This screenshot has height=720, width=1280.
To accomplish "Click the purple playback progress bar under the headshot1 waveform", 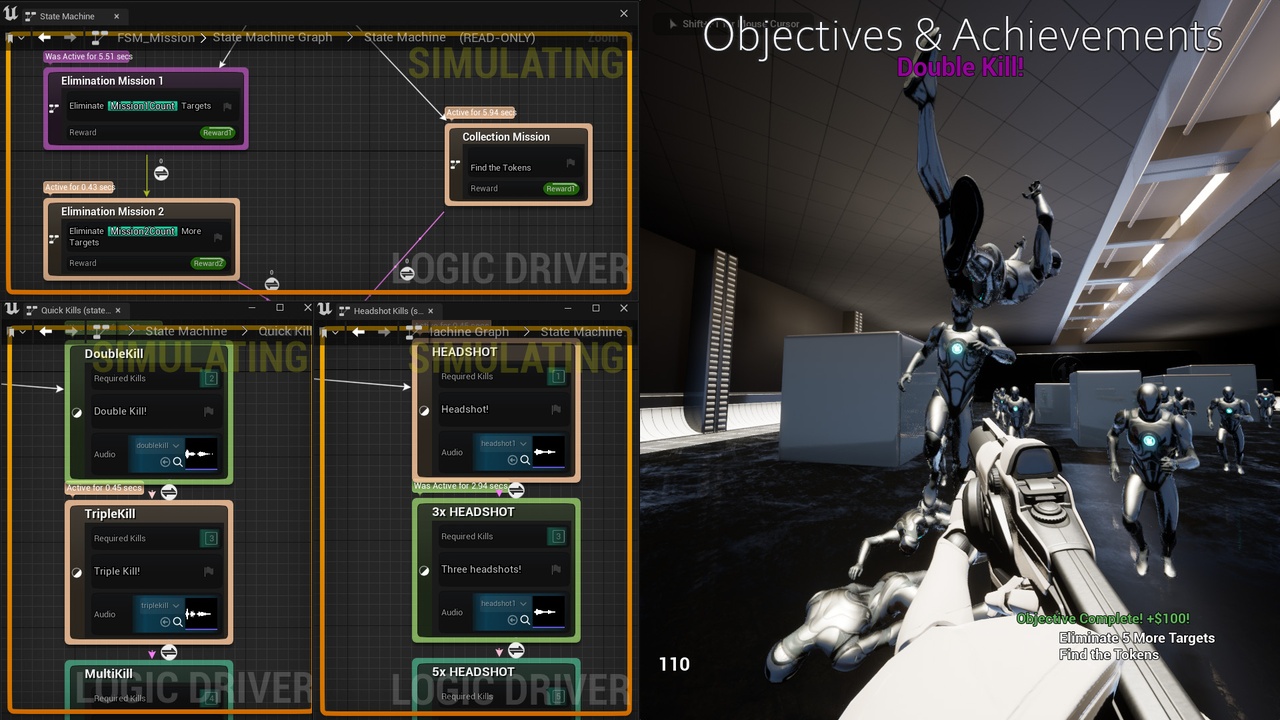I will 548,466.
